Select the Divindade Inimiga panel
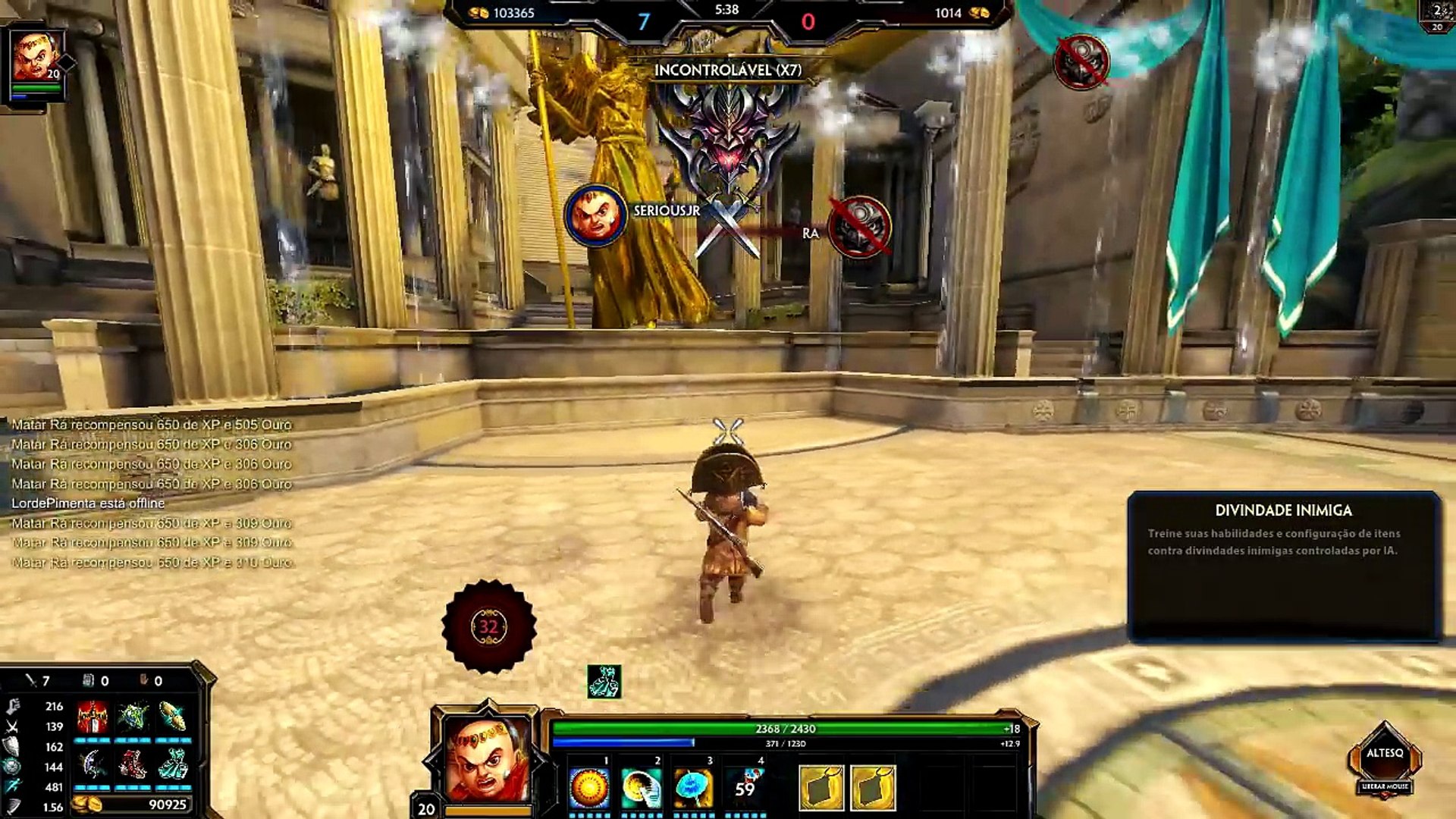 click(1283, 566)
